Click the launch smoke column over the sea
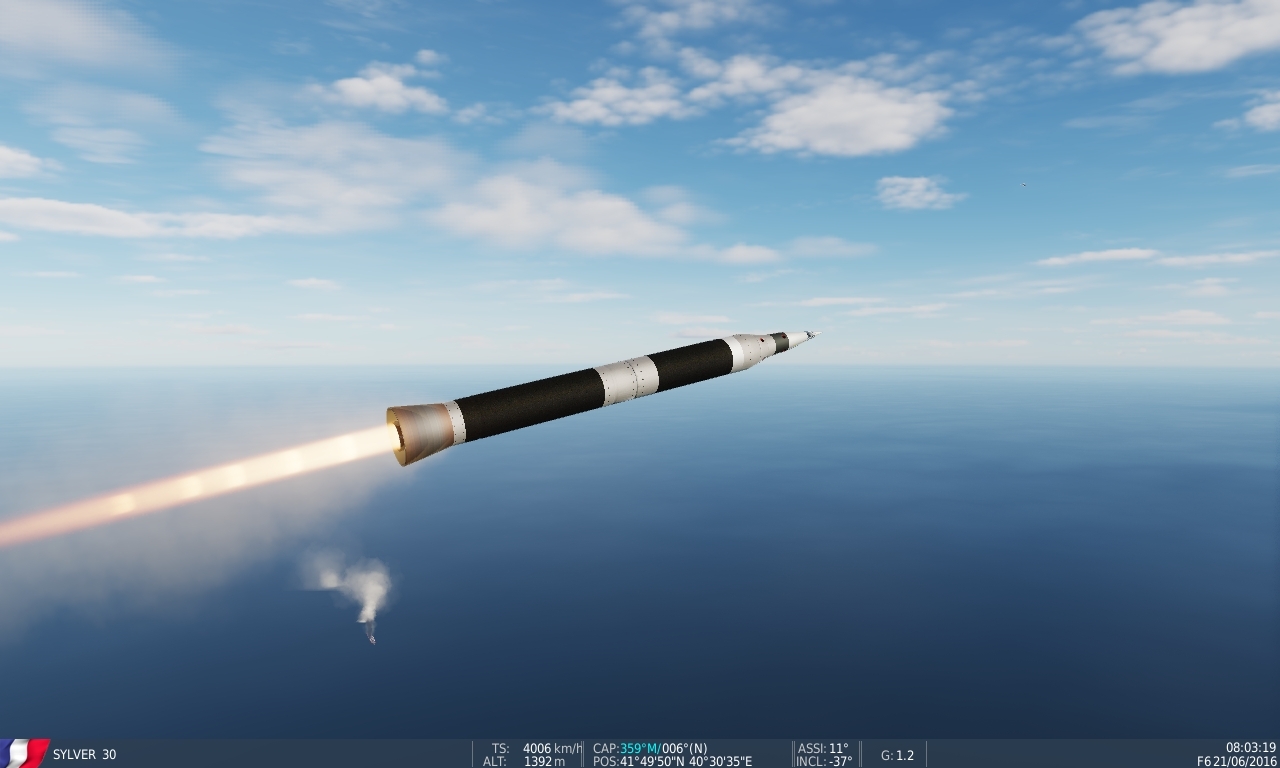Viewport: 1280px width, 768px height. coord(368,585)
